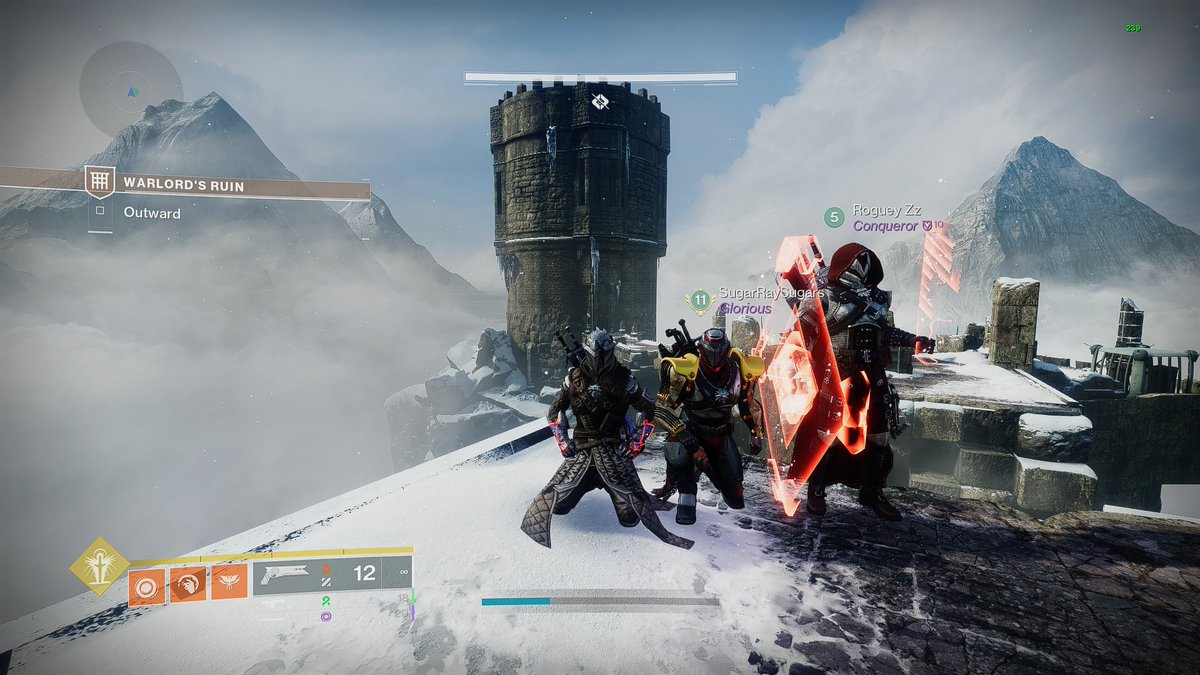Click the objective waypoint marker above the tower
Image resolution: width=1200 pixels, height=675 pixels.
coord(599,101)
